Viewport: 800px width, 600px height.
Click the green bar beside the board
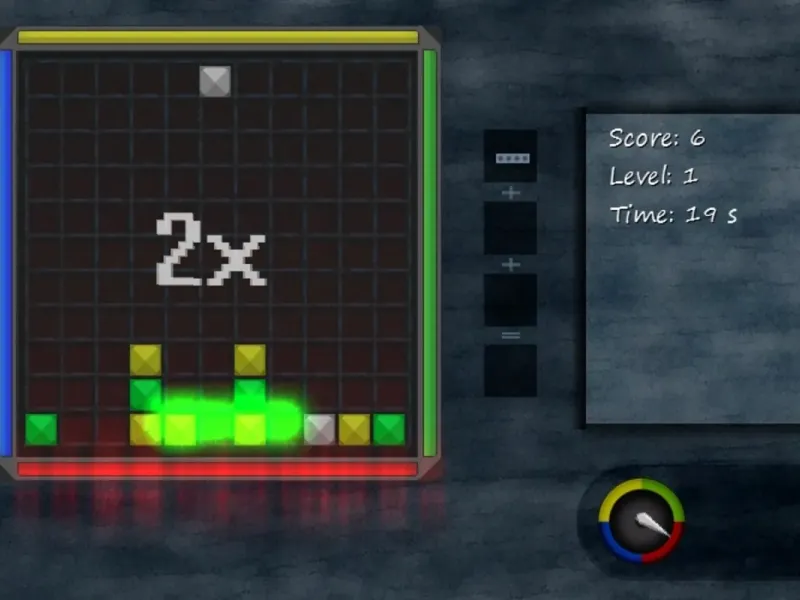coord(430,252)
